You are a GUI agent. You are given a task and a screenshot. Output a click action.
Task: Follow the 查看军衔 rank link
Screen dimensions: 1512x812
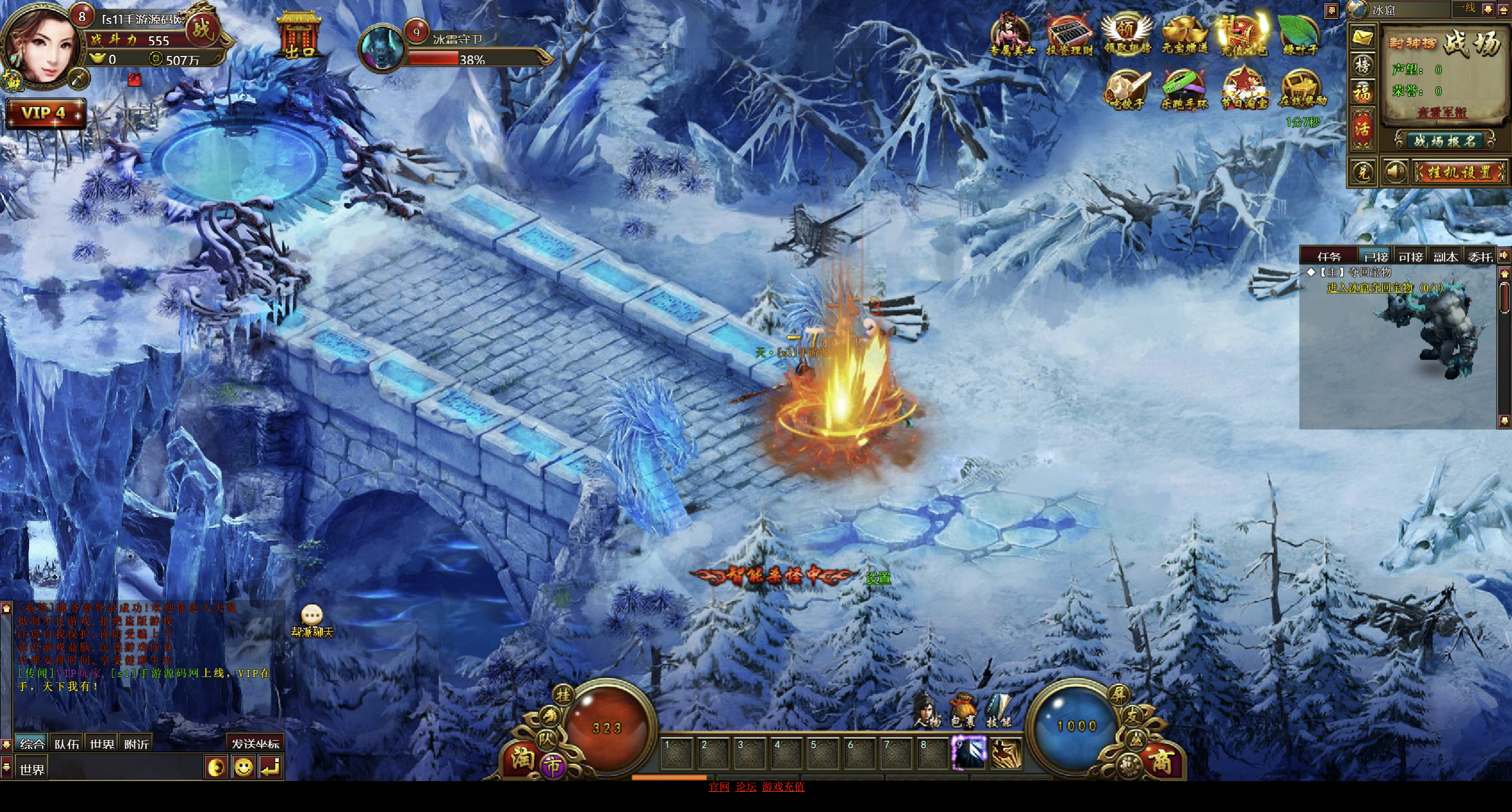coord(1442,112)
